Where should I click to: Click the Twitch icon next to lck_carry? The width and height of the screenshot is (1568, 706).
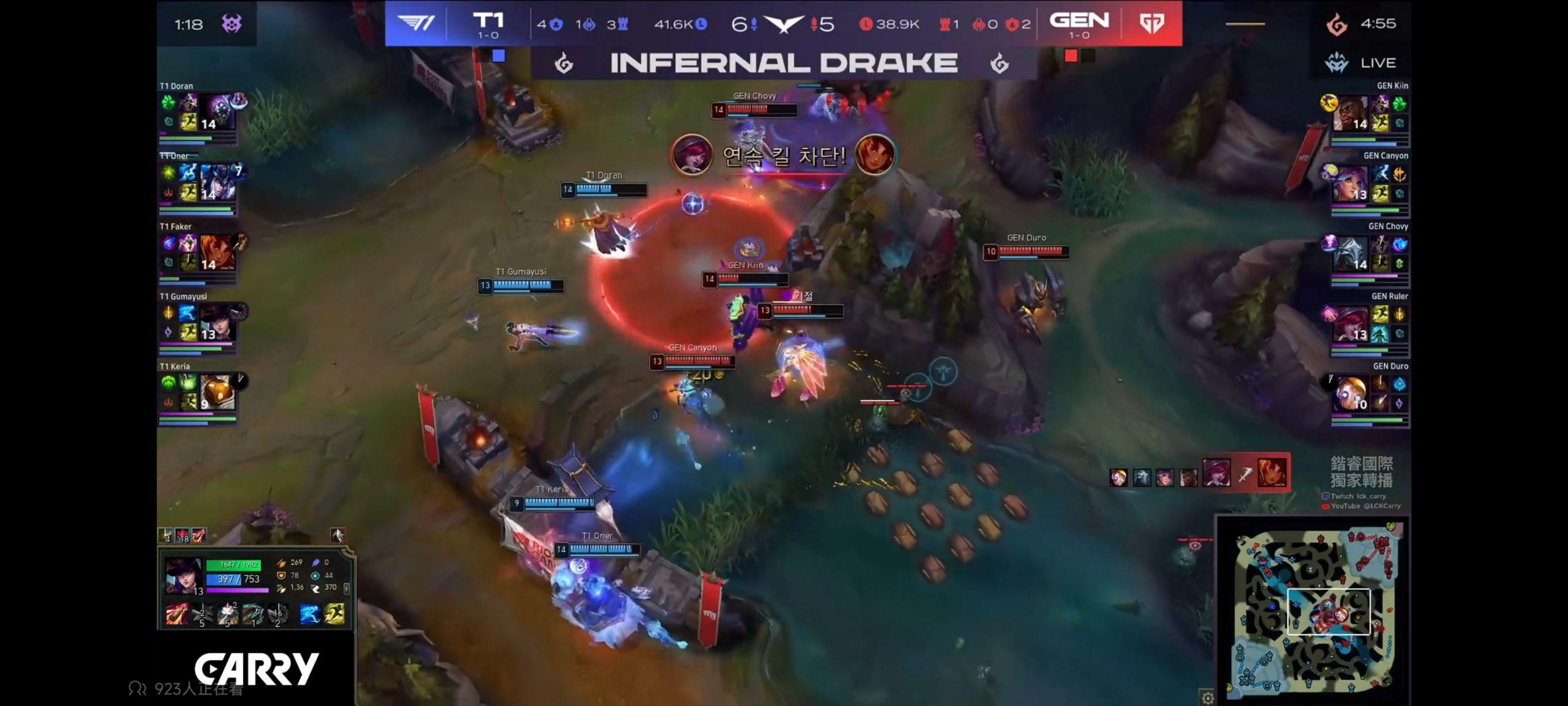(x=1326, y=496)
